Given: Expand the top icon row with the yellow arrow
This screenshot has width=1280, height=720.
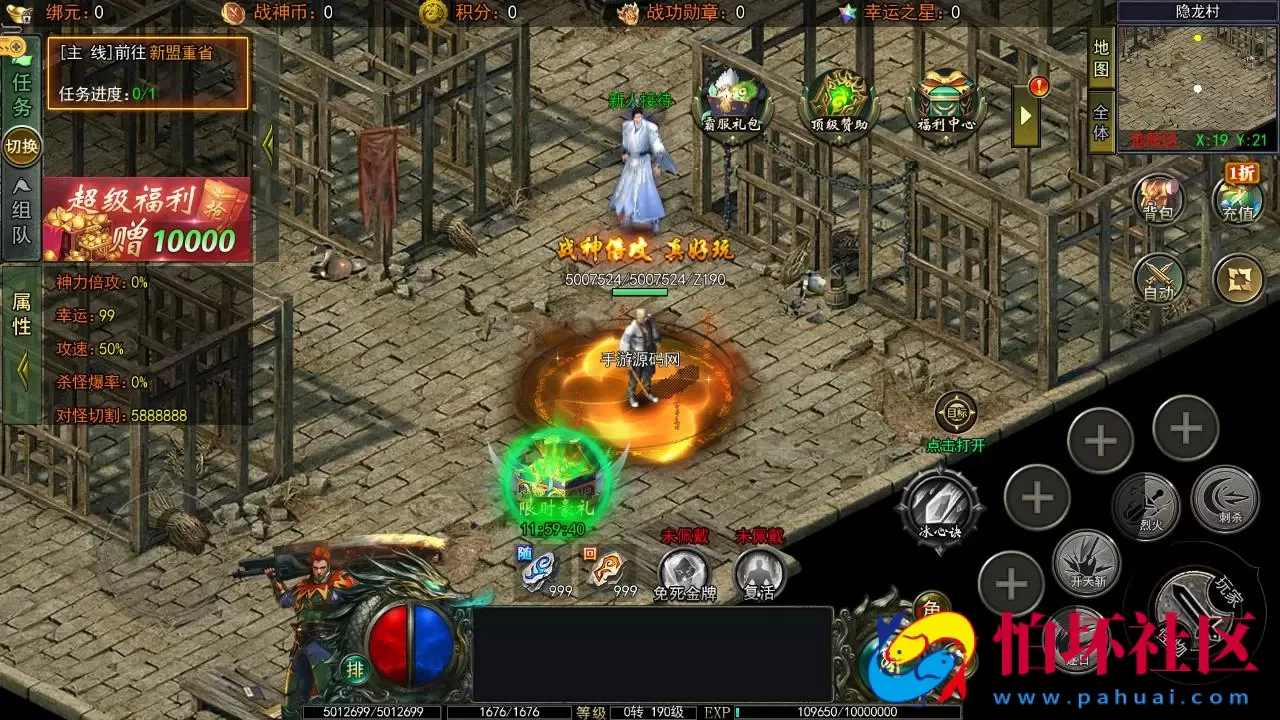Looking at the screenshot, I should 1025,114.
